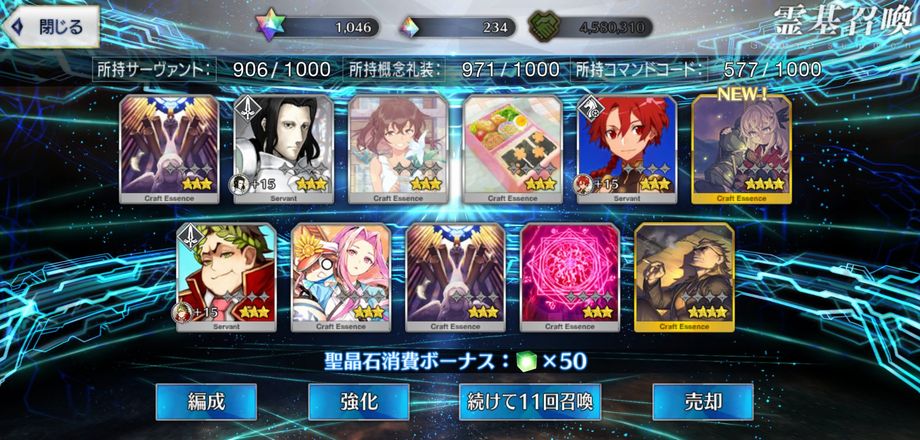
Task: Open the 編成 formation menu
Action: pos(206,402)
